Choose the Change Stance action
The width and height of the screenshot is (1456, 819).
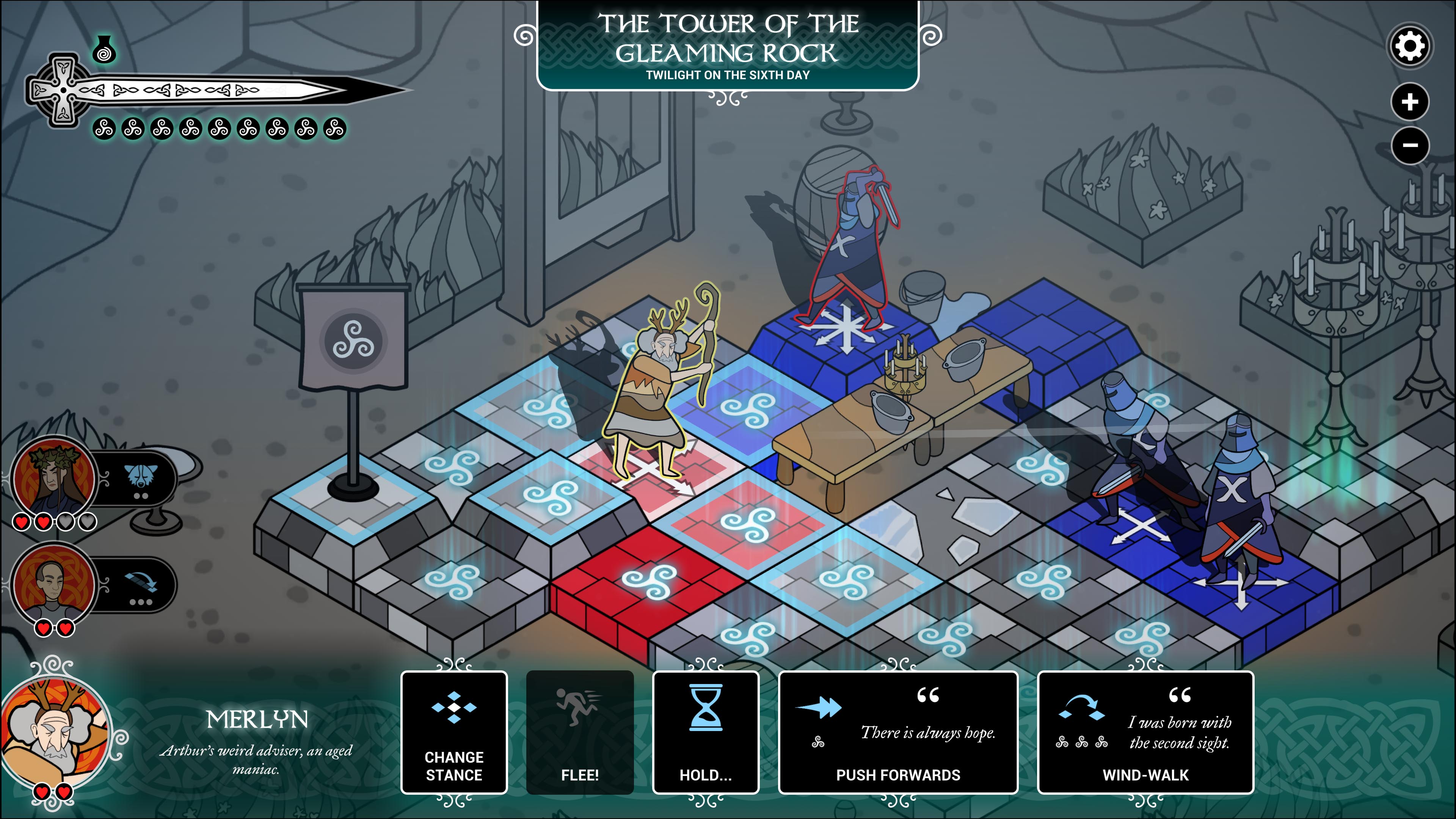click(454, 733)
